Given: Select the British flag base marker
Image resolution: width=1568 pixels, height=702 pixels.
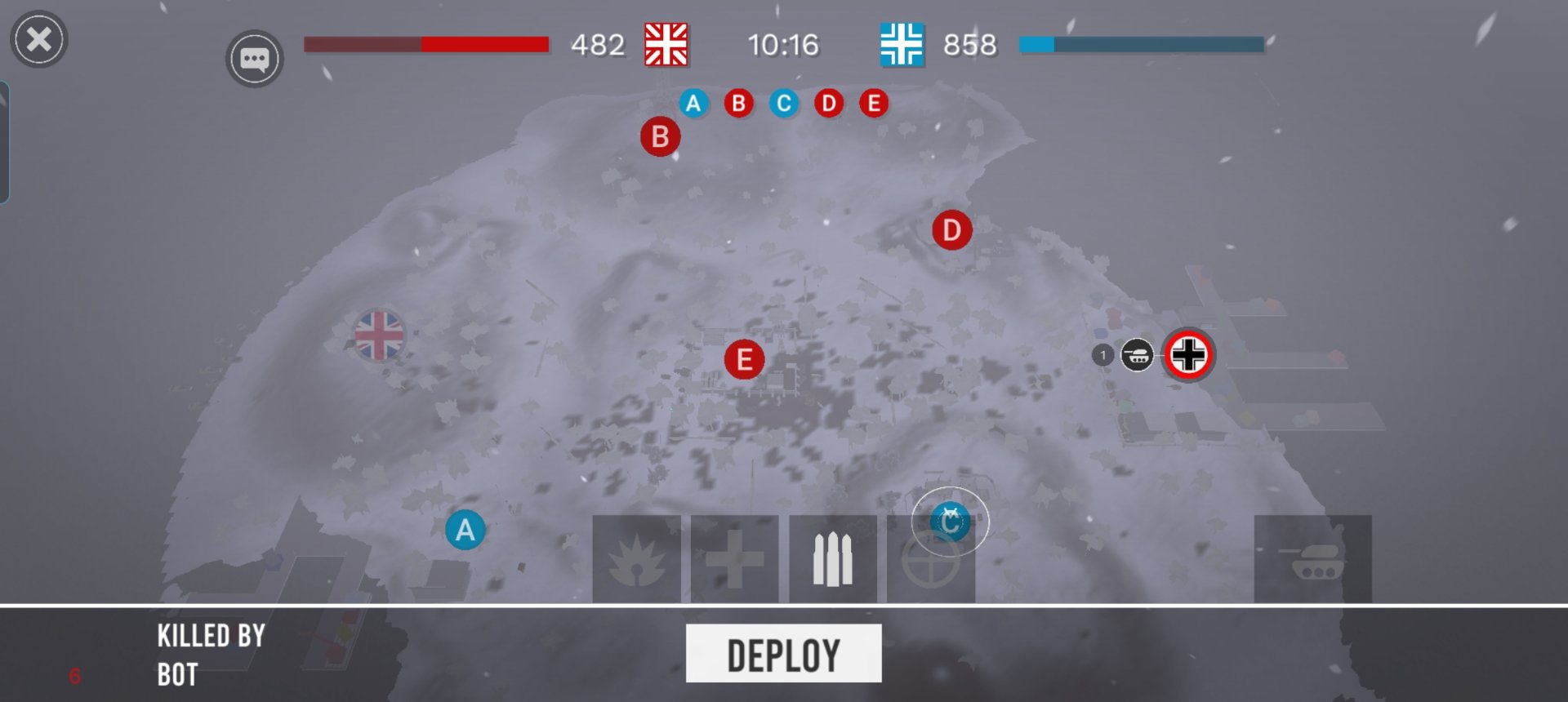Looking at the screenshot, I should coord(379,335).
